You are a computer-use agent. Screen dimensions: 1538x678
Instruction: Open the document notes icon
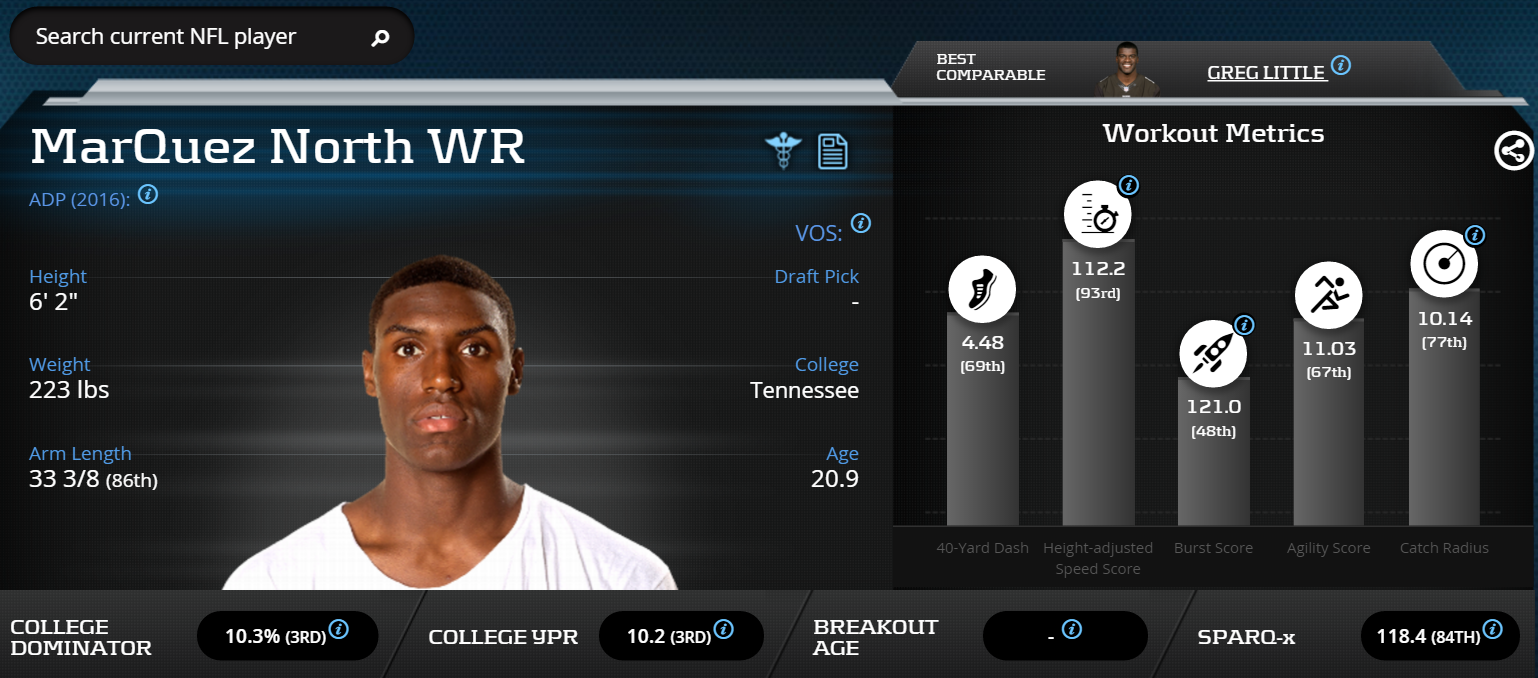833,151
